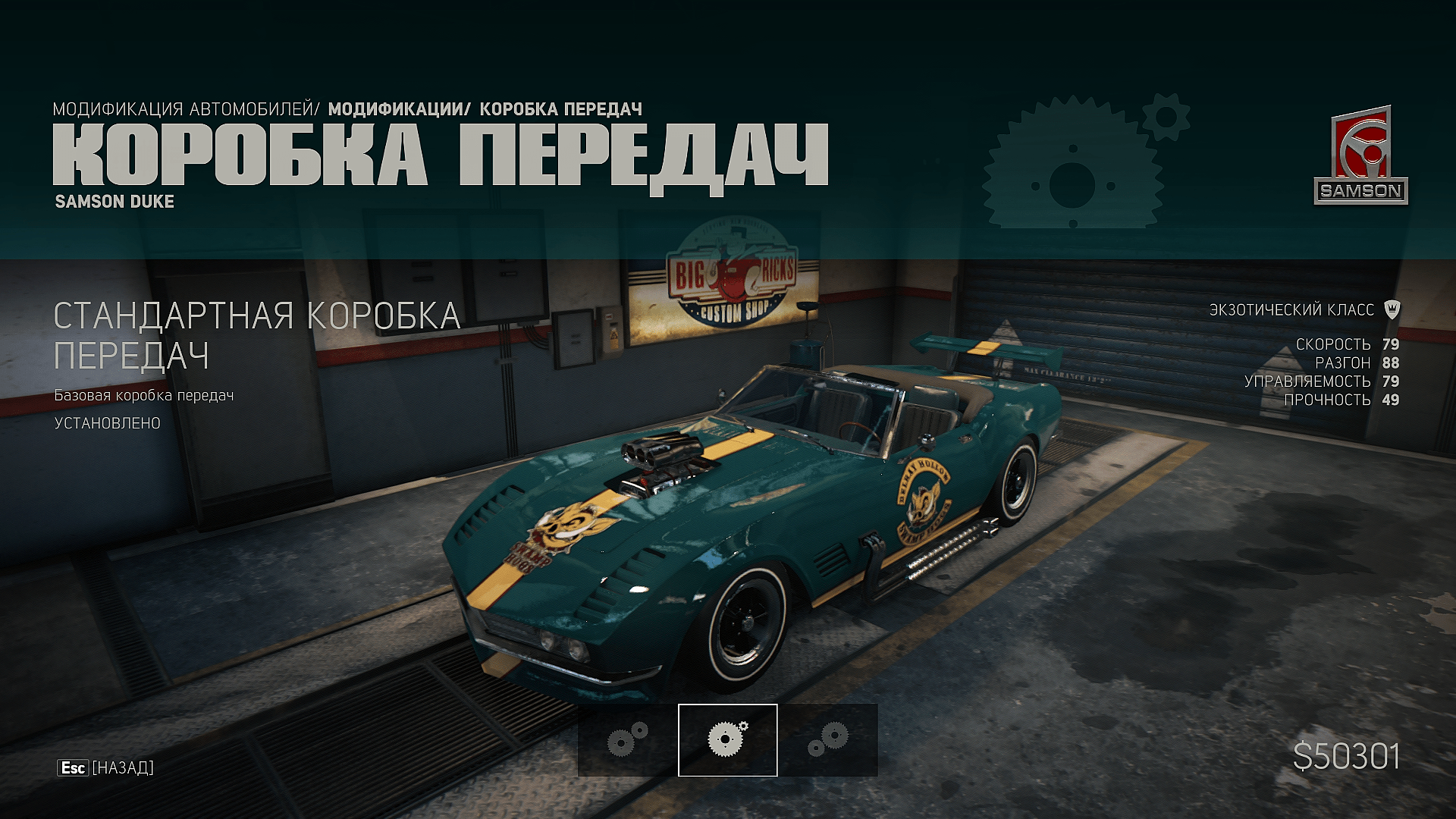Pick the gearbox tile with small gear lower-left of large gear
Image resolution: width=1456 pixels, height=819 pixels.
point(828,739)
